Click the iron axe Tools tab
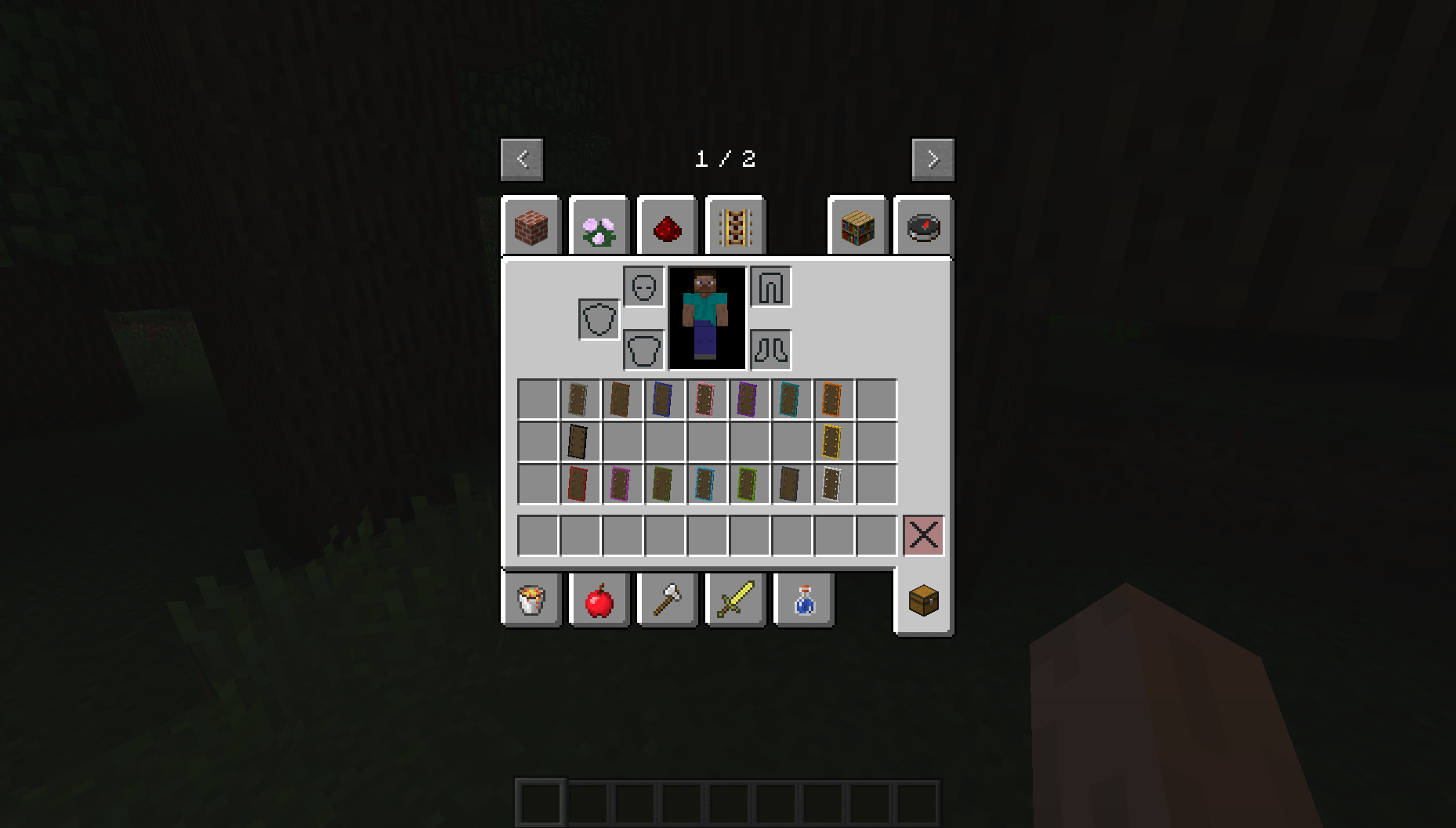 coord(667,599)
